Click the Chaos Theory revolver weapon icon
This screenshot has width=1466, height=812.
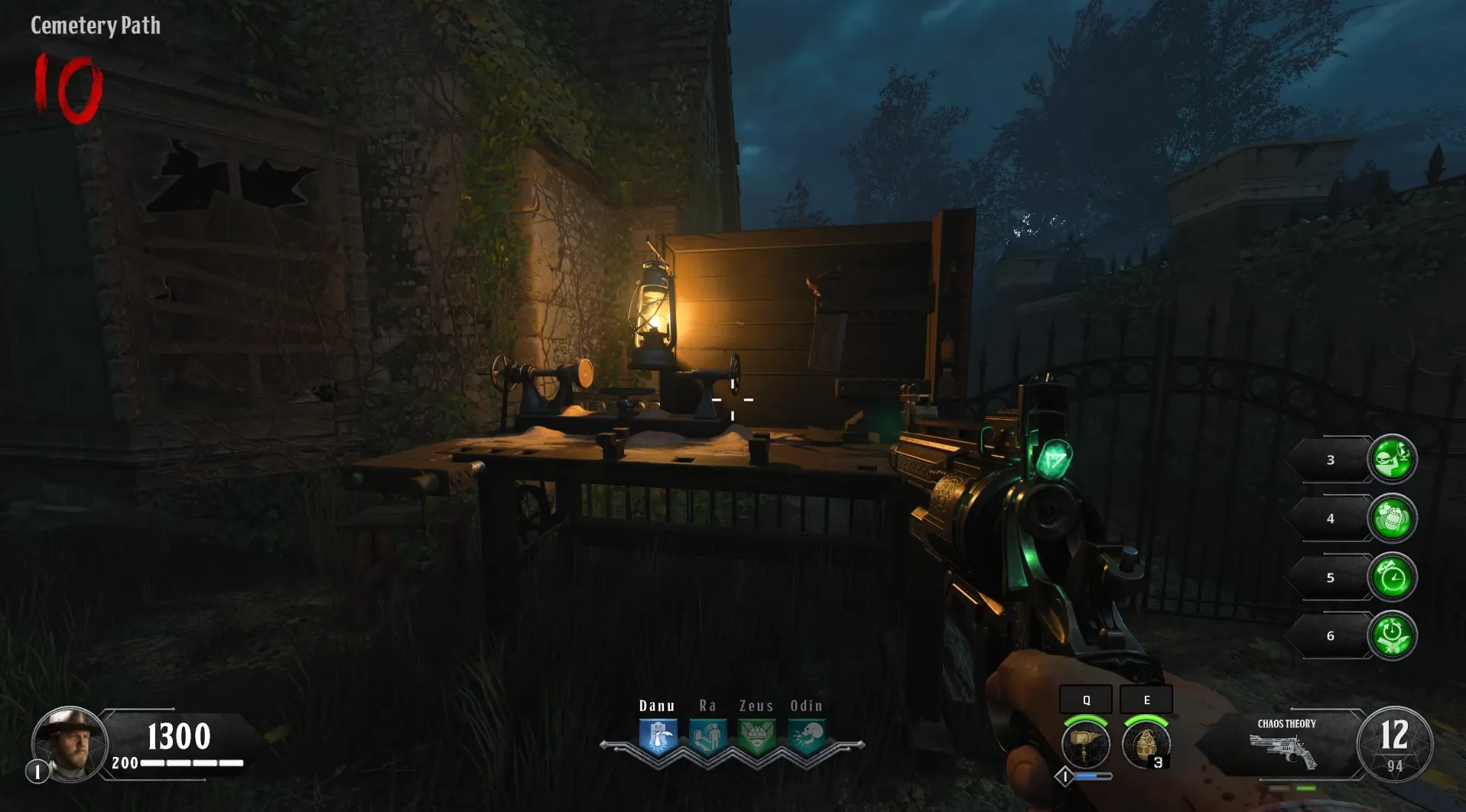(x=1283, y=751)
